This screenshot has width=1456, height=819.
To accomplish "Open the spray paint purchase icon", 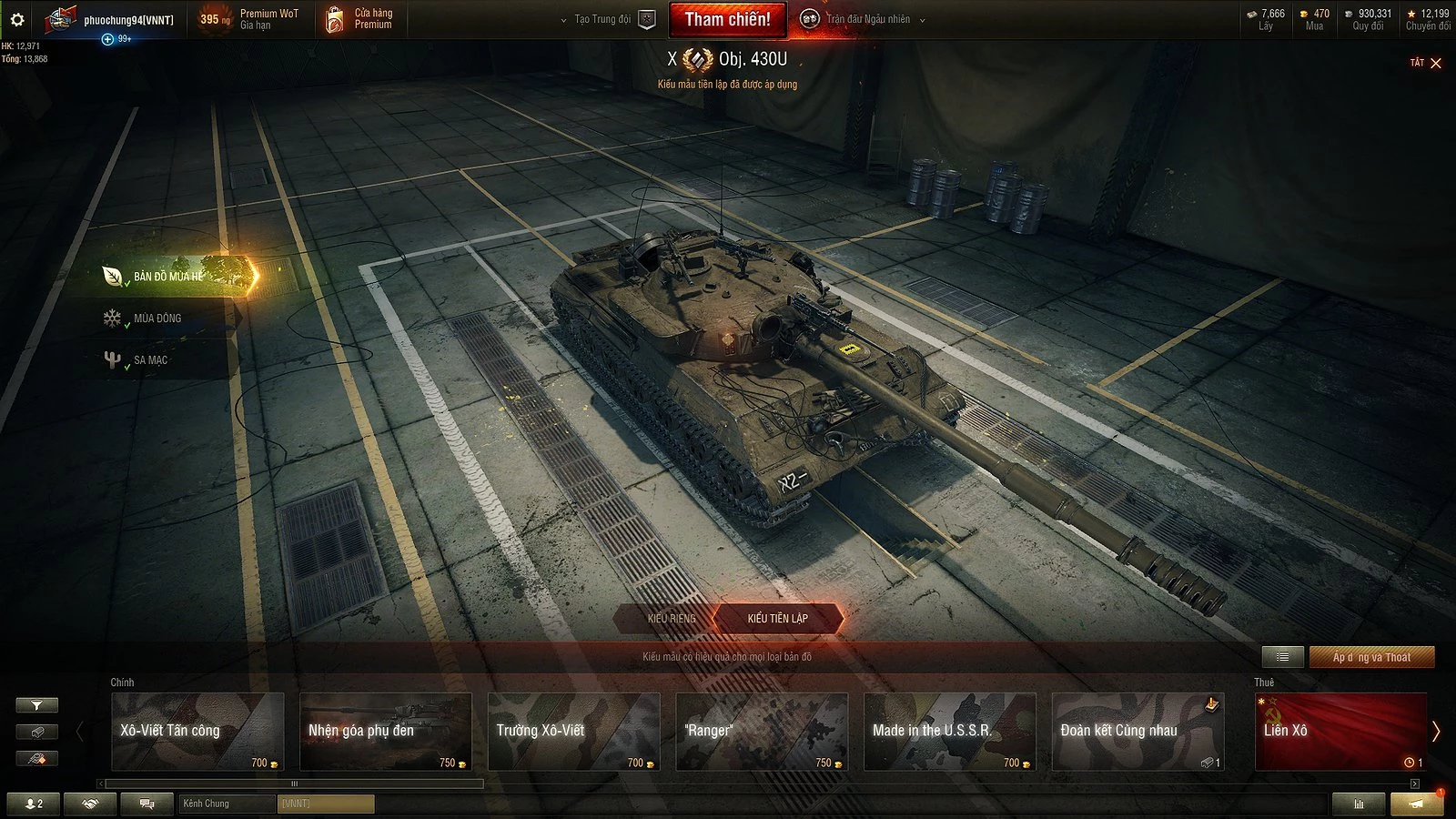I will [x=36, y=758].
